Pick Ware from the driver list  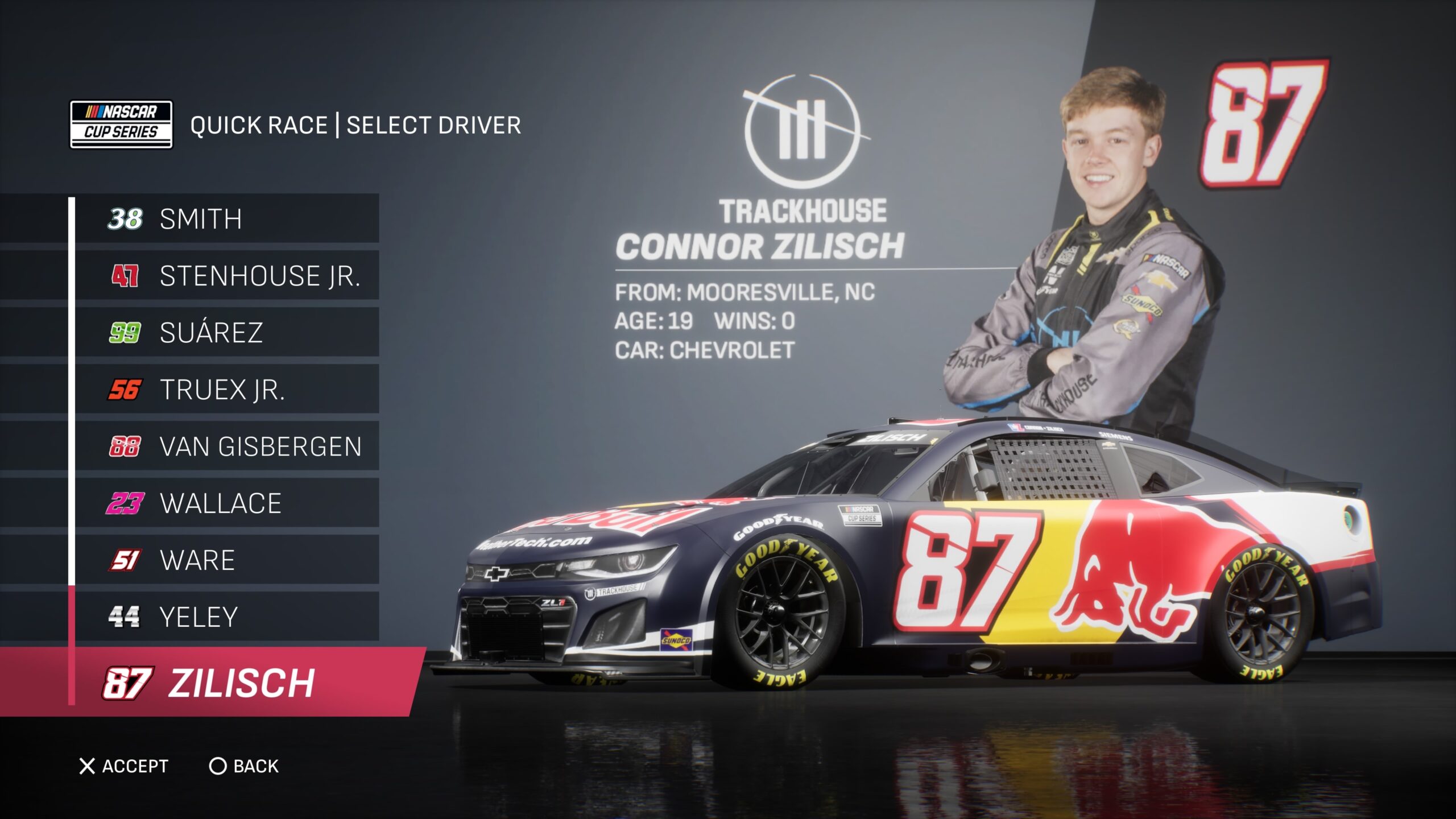pyautogui.click(x=227, y=560)
